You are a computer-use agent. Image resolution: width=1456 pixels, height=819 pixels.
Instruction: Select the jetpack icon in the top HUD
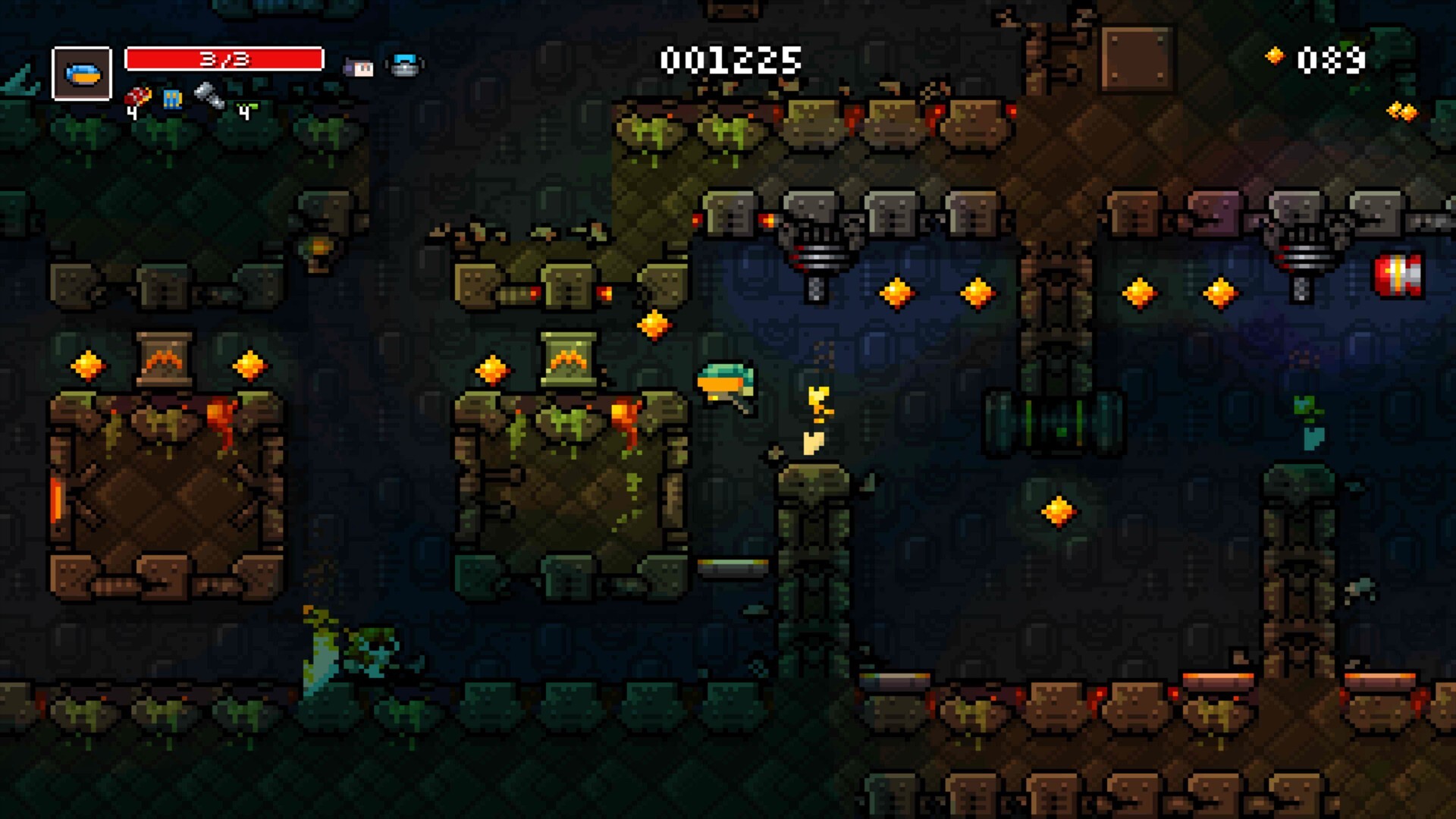click(x=404, y=64)
